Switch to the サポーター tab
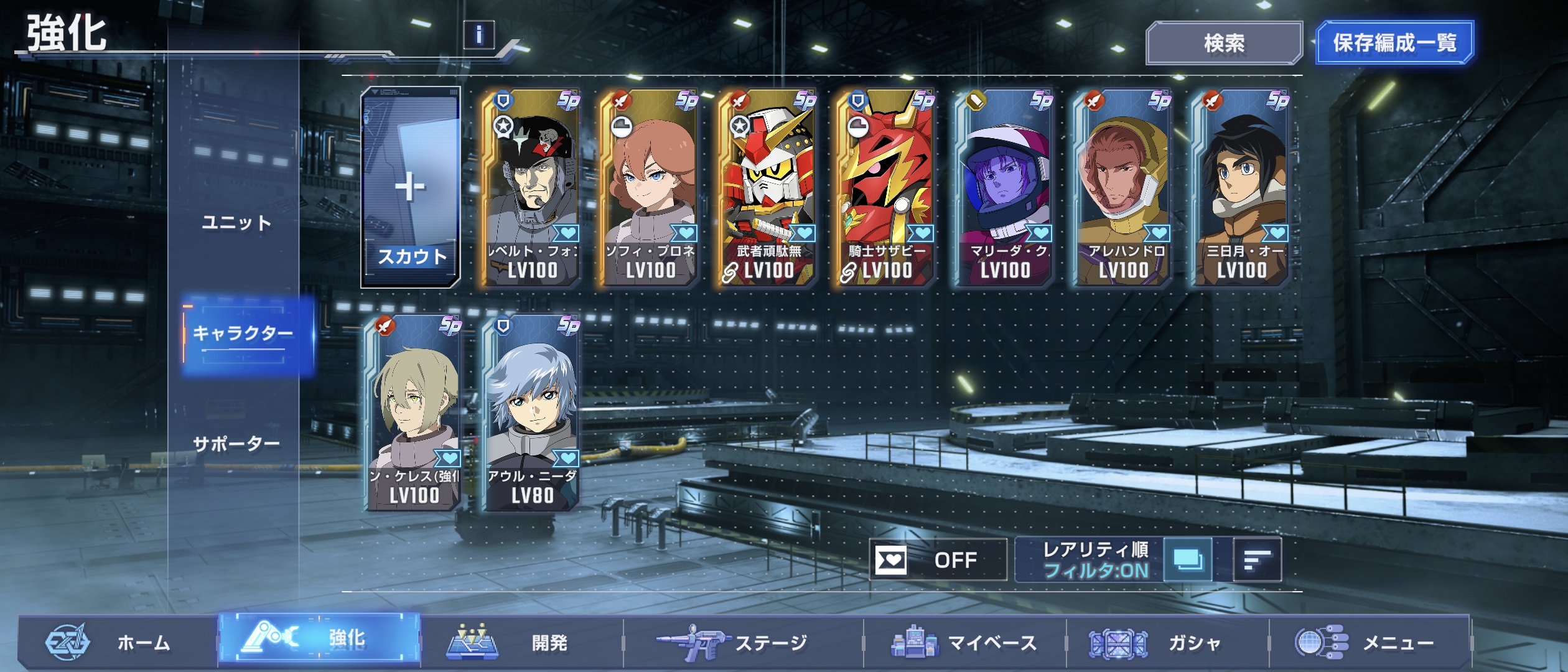The width and height of the screenshot is (1568, 672). coord(236,444)
